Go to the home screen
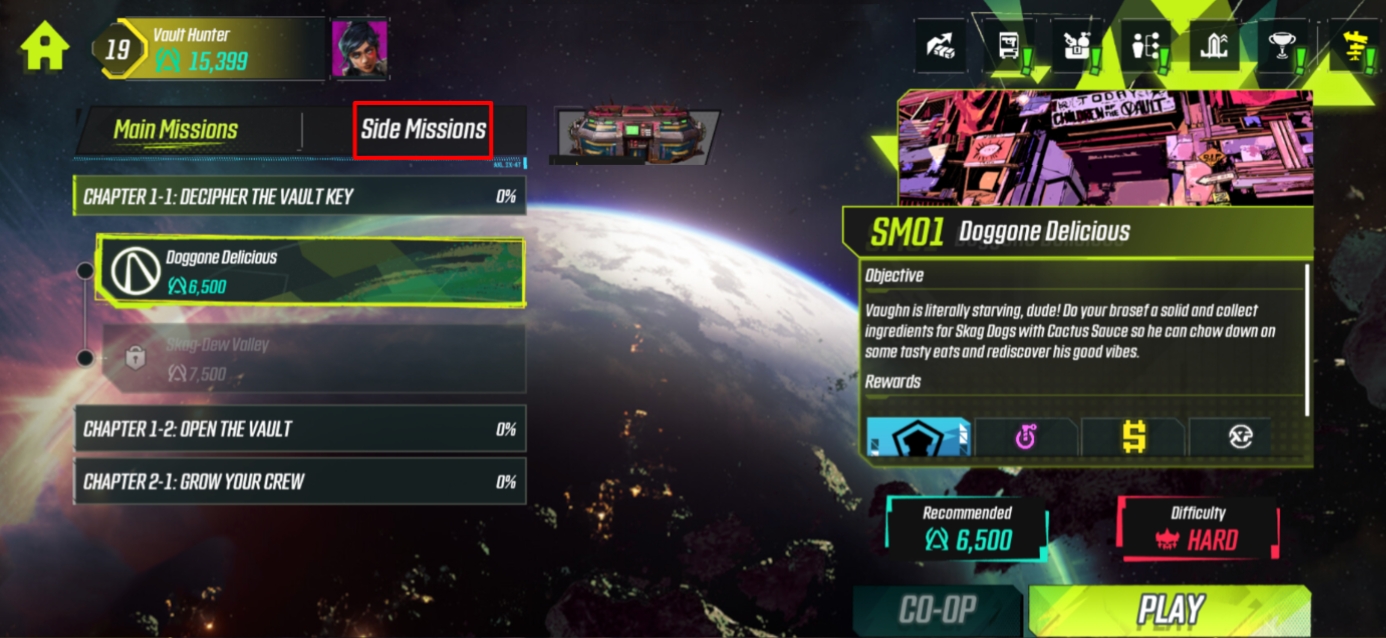This screenshot has width=1386, height=638. [x=45, y=45]
